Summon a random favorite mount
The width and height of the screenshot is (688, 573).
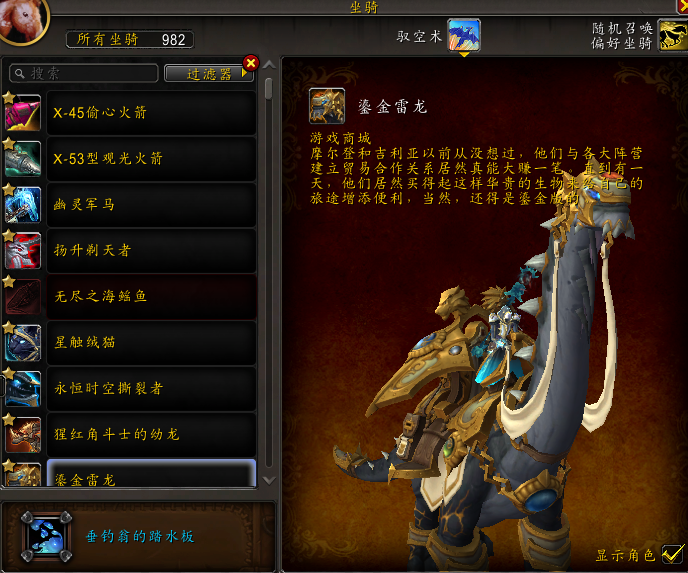pos(672,35)
